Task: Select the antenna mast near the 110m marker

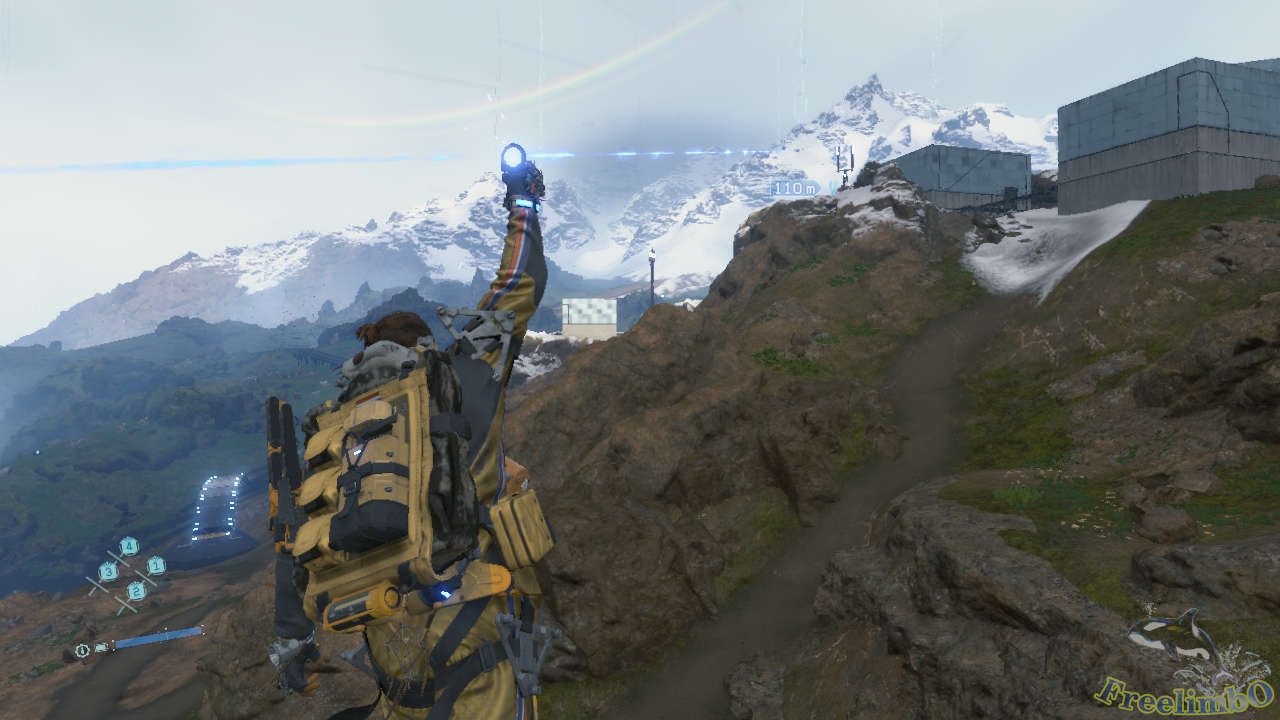Action: click(846, 160)
